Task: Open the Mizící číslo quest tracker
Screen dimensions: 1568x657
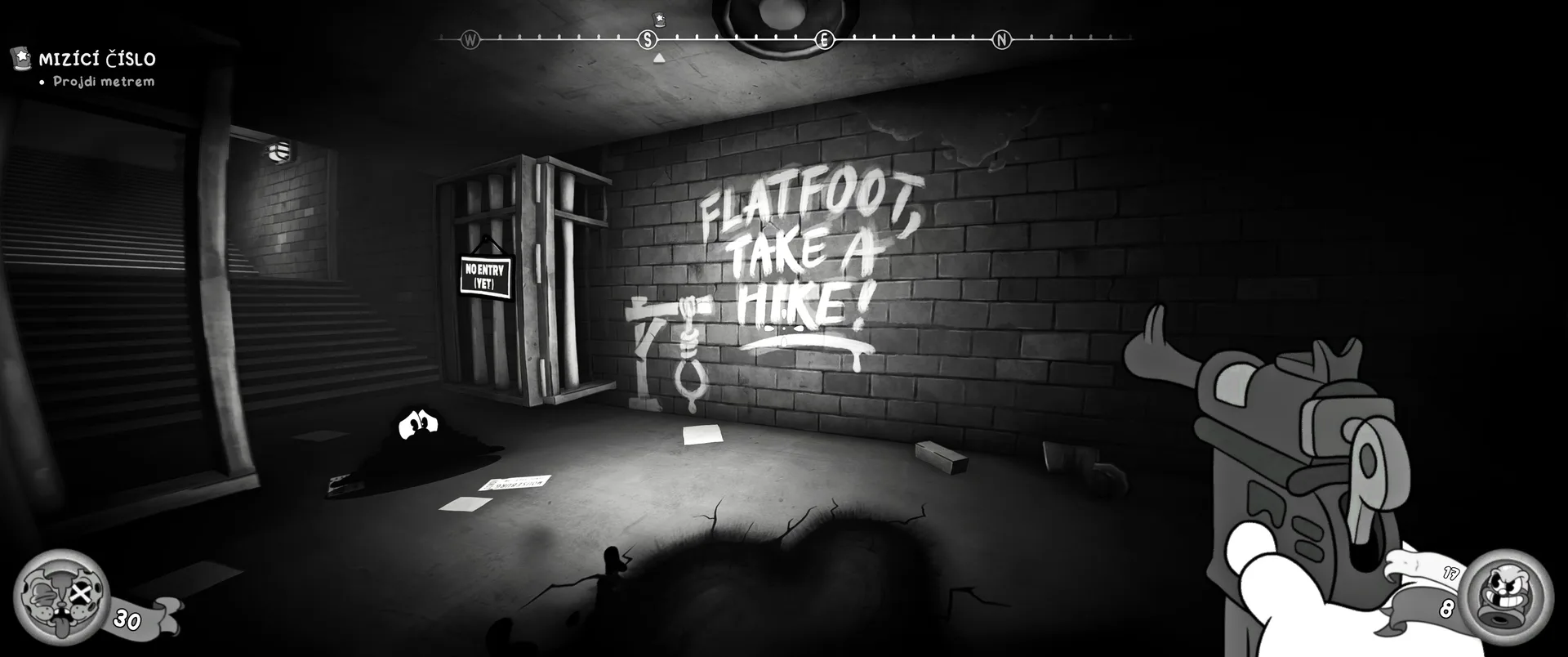Action: coord(96,59)
